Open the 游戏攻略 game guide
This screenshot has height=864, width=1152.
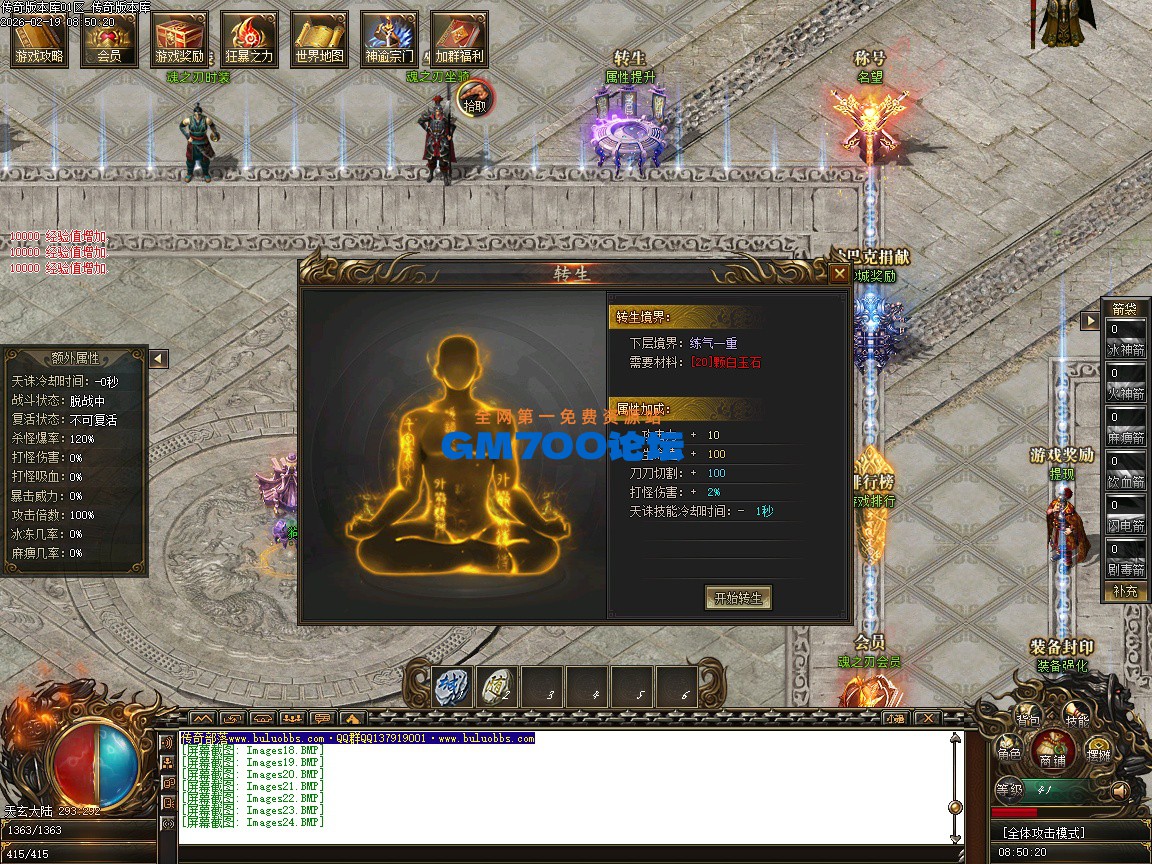pos(40,40)
